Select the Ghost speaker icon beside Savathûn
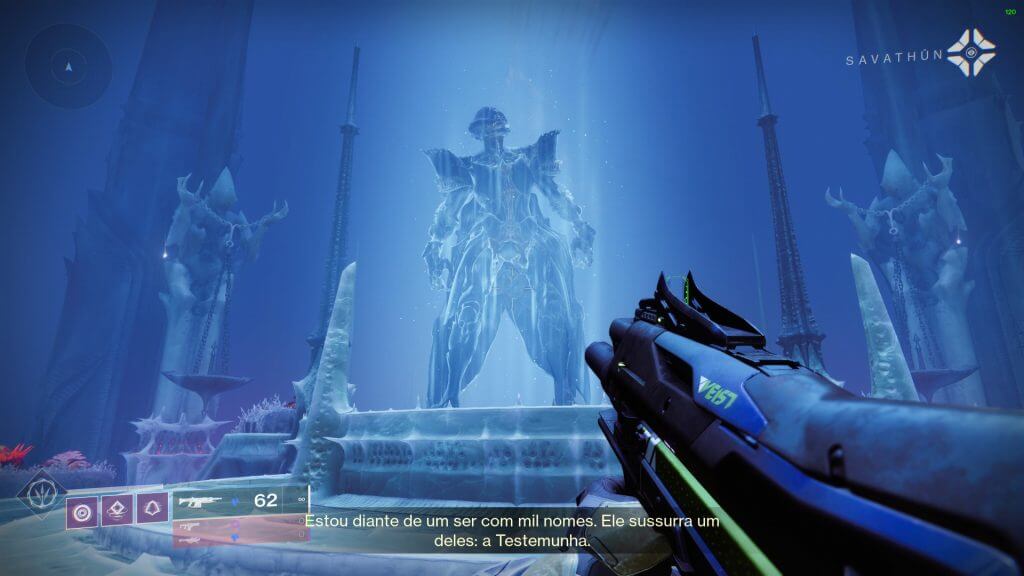 point(971,53)
